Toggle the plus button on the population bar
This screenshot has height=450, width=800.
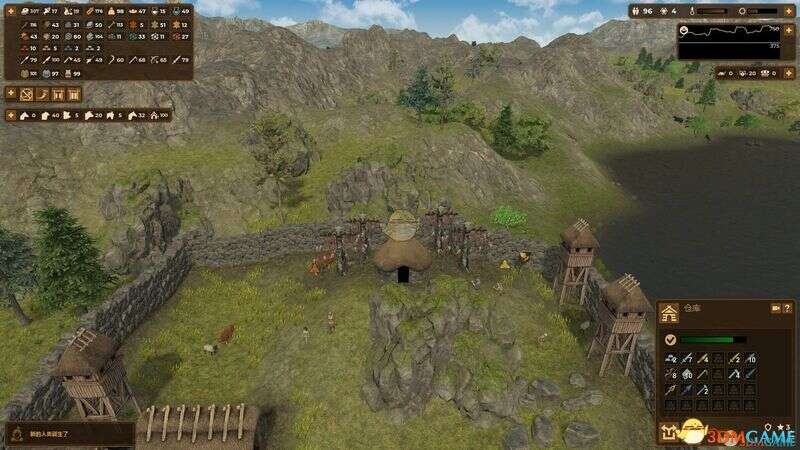pyautogui.click(x=789, y=11)
